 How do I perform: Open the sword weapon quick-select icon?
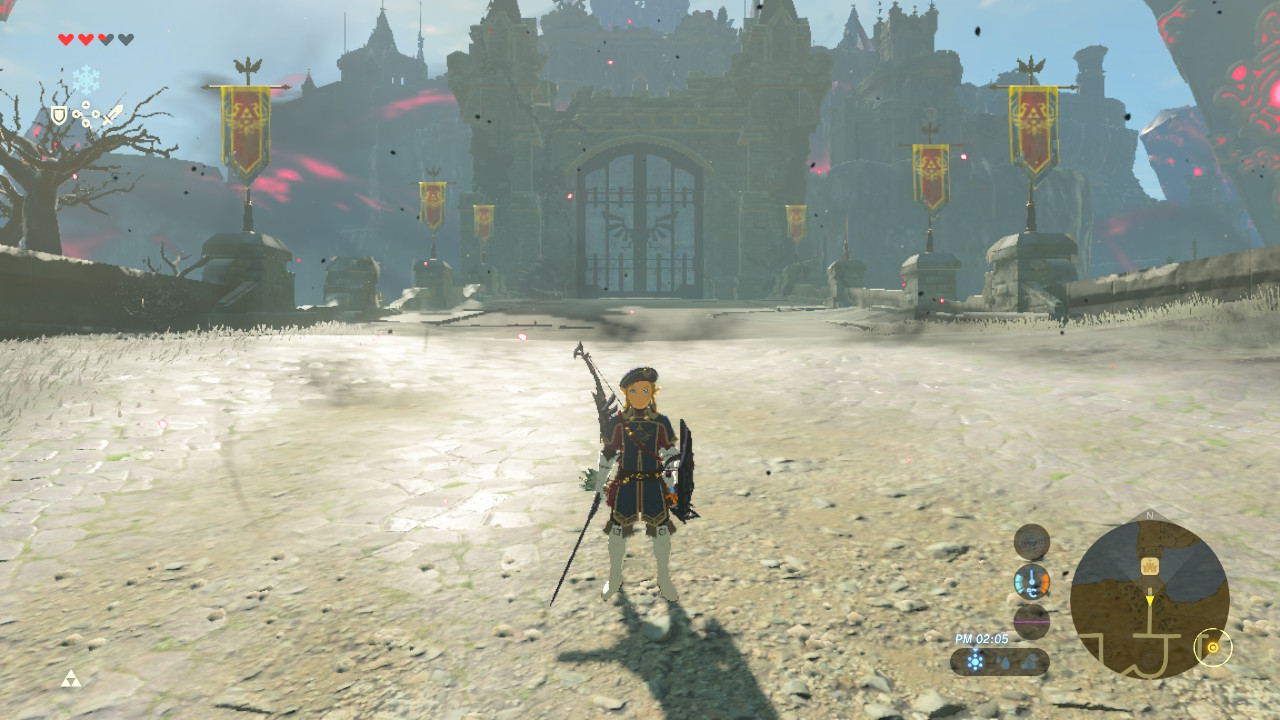112,115
